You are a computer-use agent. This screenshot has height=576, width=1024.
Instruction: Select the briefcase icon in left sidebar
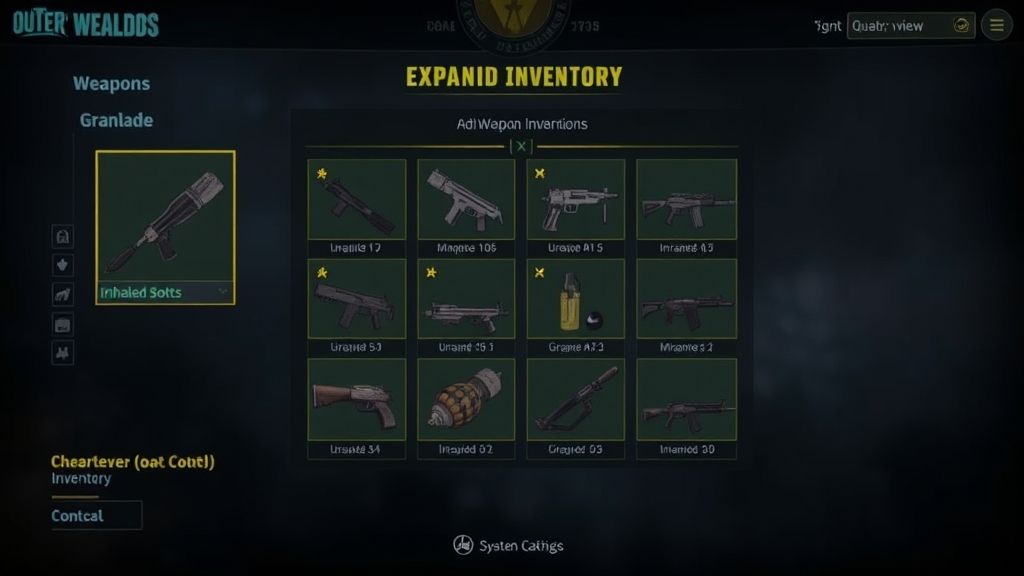point(62,324)
